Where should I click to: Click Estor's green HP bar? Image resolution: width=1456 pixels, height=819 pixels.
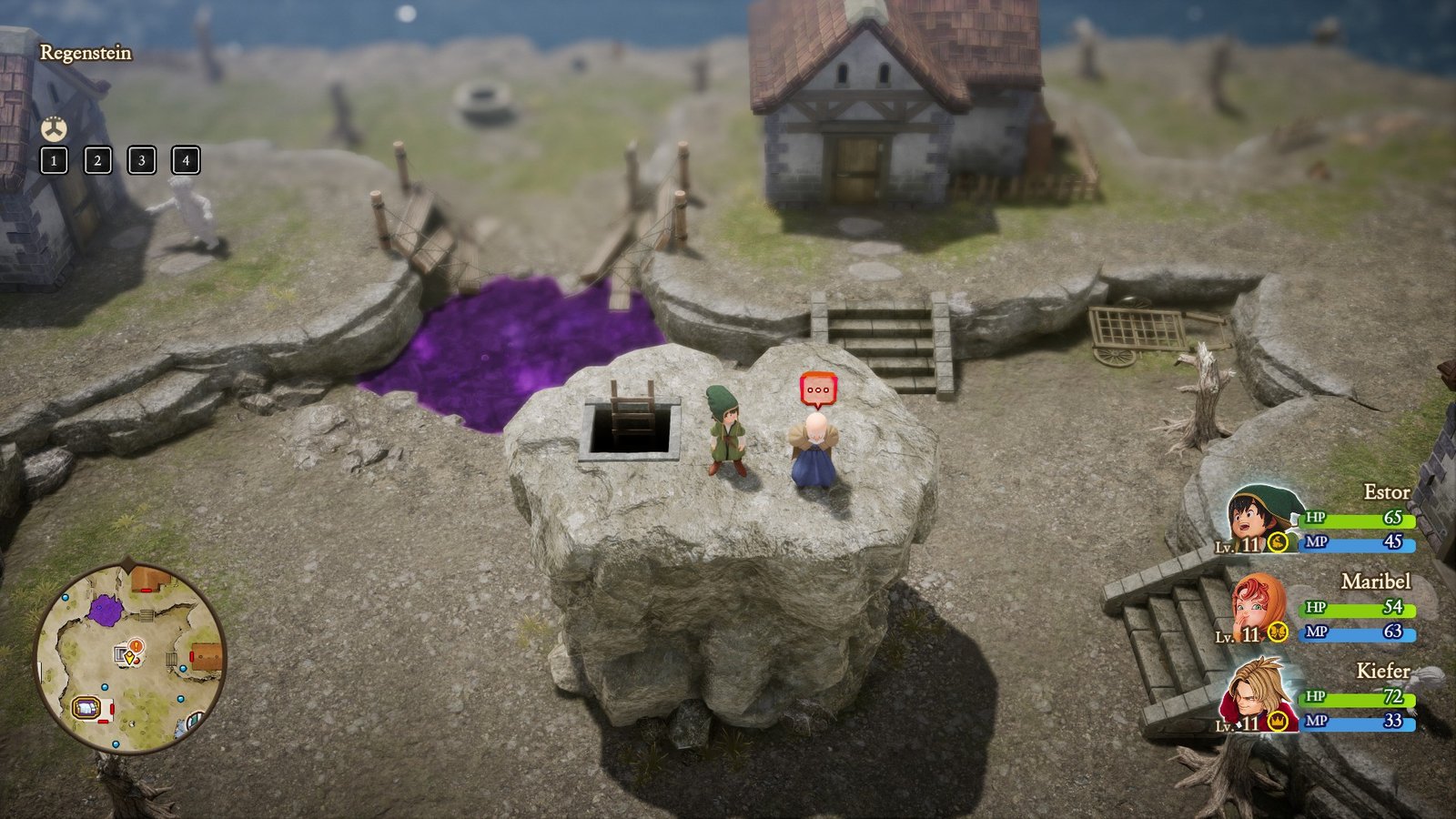pyautogui.click(x=1358, y=519)
